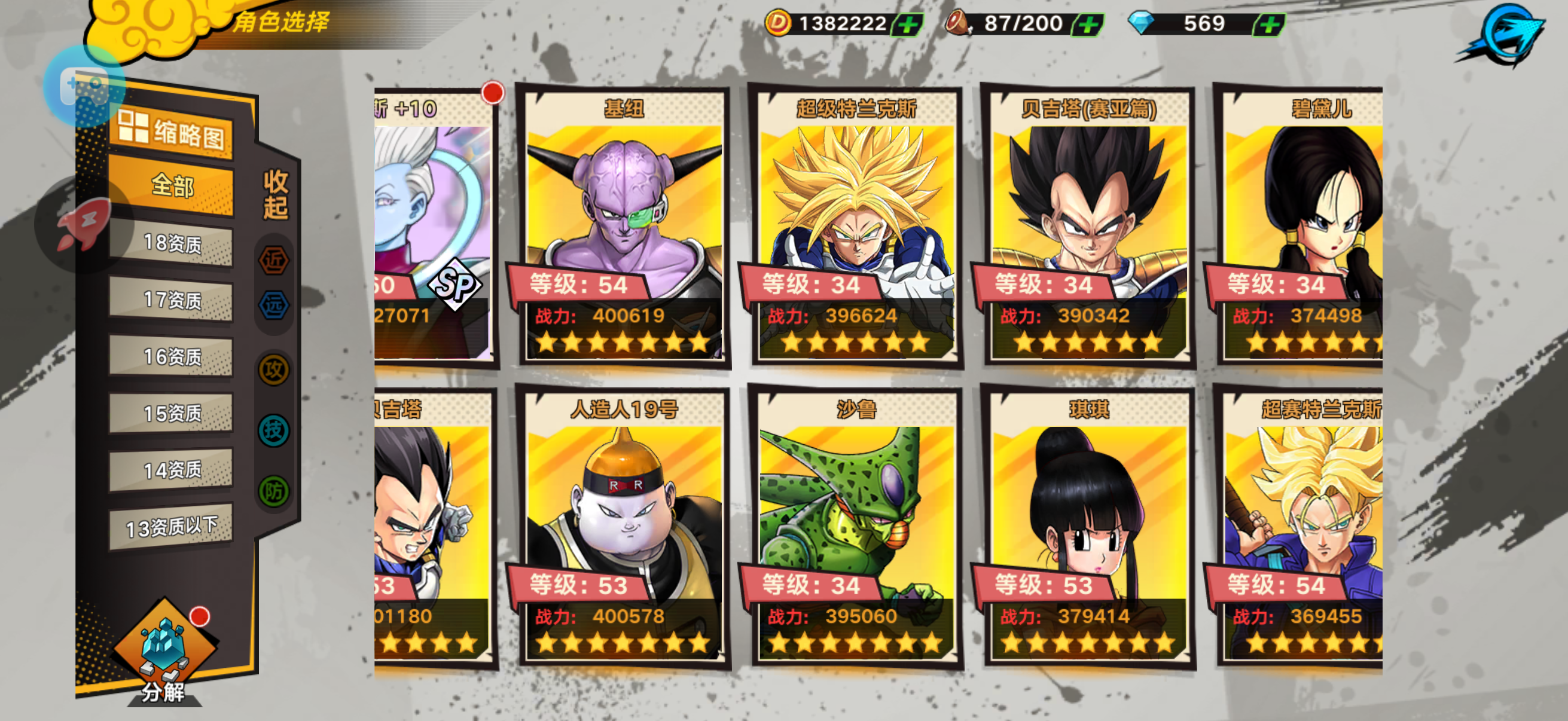Viewport: 1568px width, 721px height.
Task: Filter by 14资质
Action: (171, 470)
